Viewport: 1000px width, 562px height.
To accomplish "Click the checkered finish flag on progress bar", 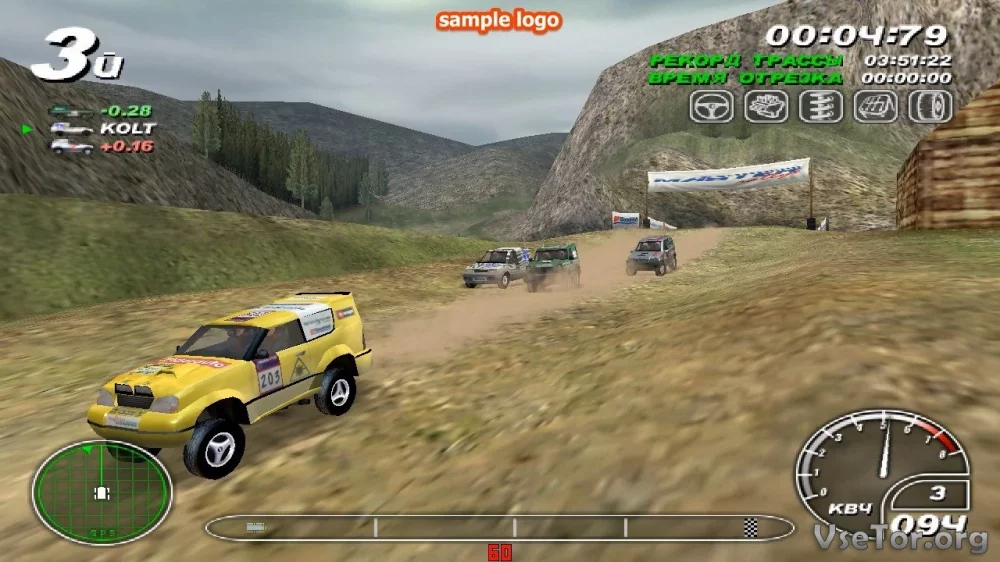I will point(750,528).
